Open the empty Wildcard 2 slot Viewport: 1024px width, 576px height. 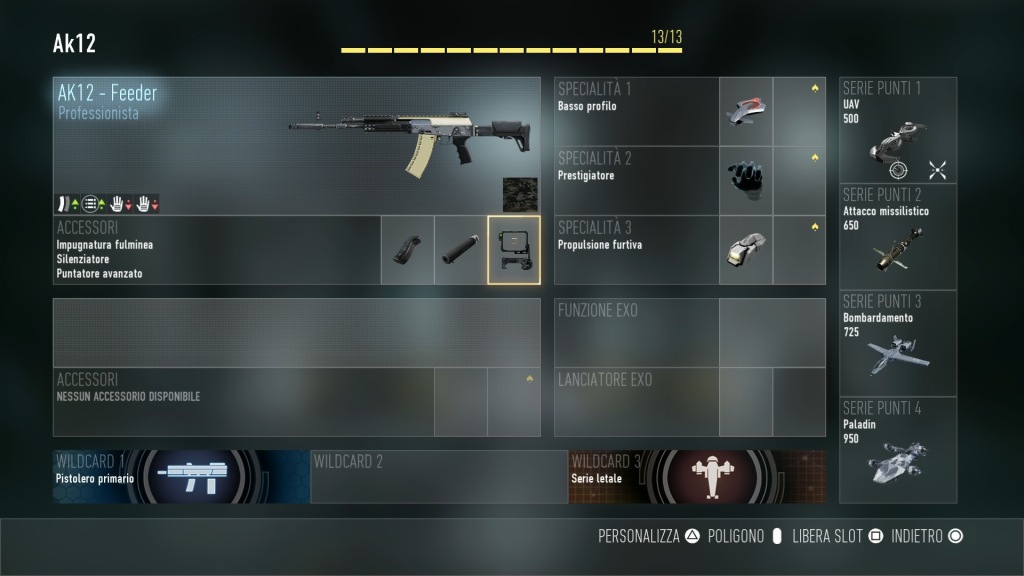[x=439, y=476]
